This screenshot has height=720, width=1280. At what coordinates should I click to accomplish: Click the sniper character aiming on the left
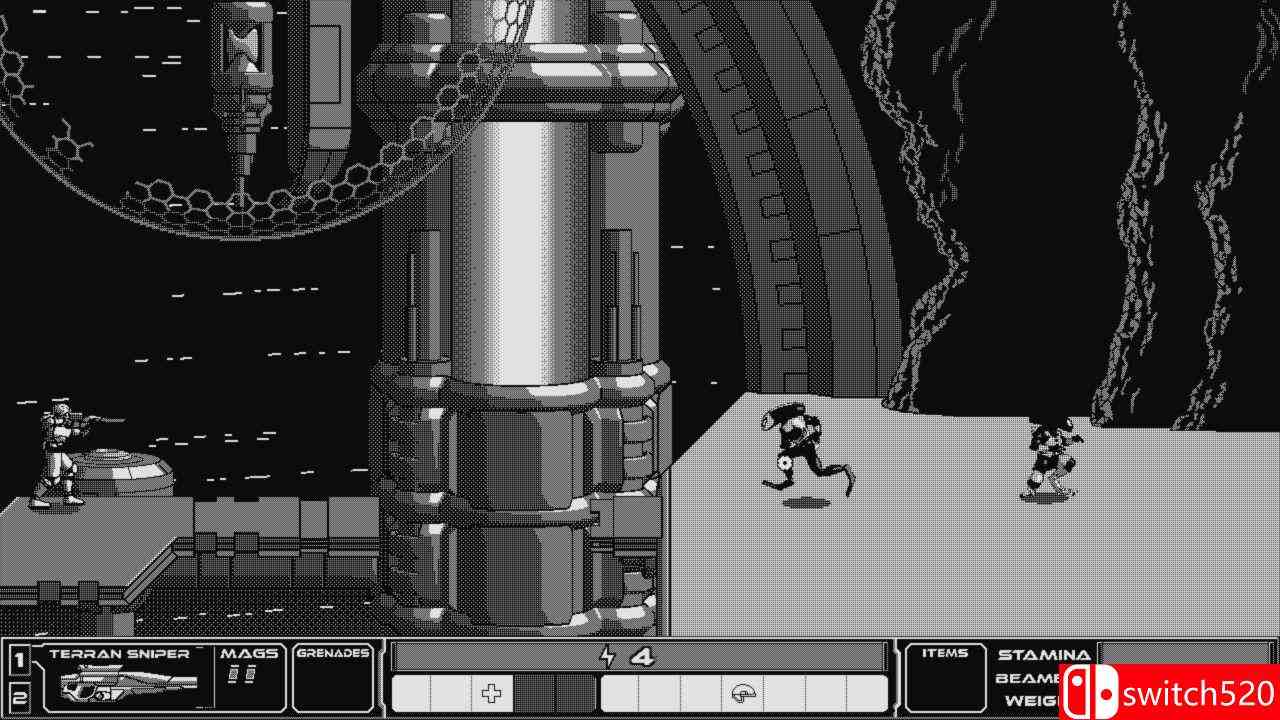(x=60, y=450)
